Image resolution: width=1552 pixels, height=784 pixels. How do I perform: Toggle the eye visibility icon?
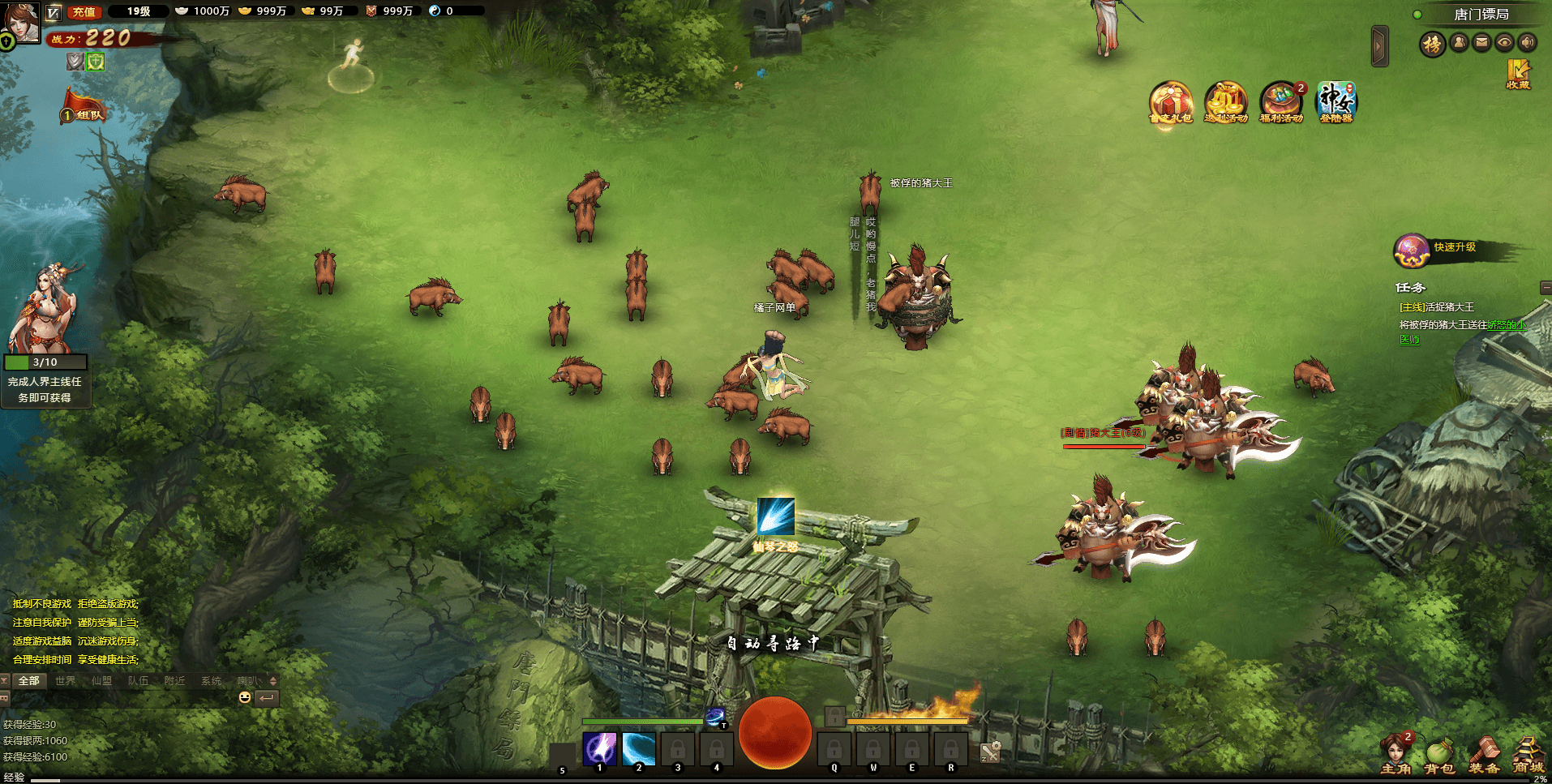[1504, 42]
